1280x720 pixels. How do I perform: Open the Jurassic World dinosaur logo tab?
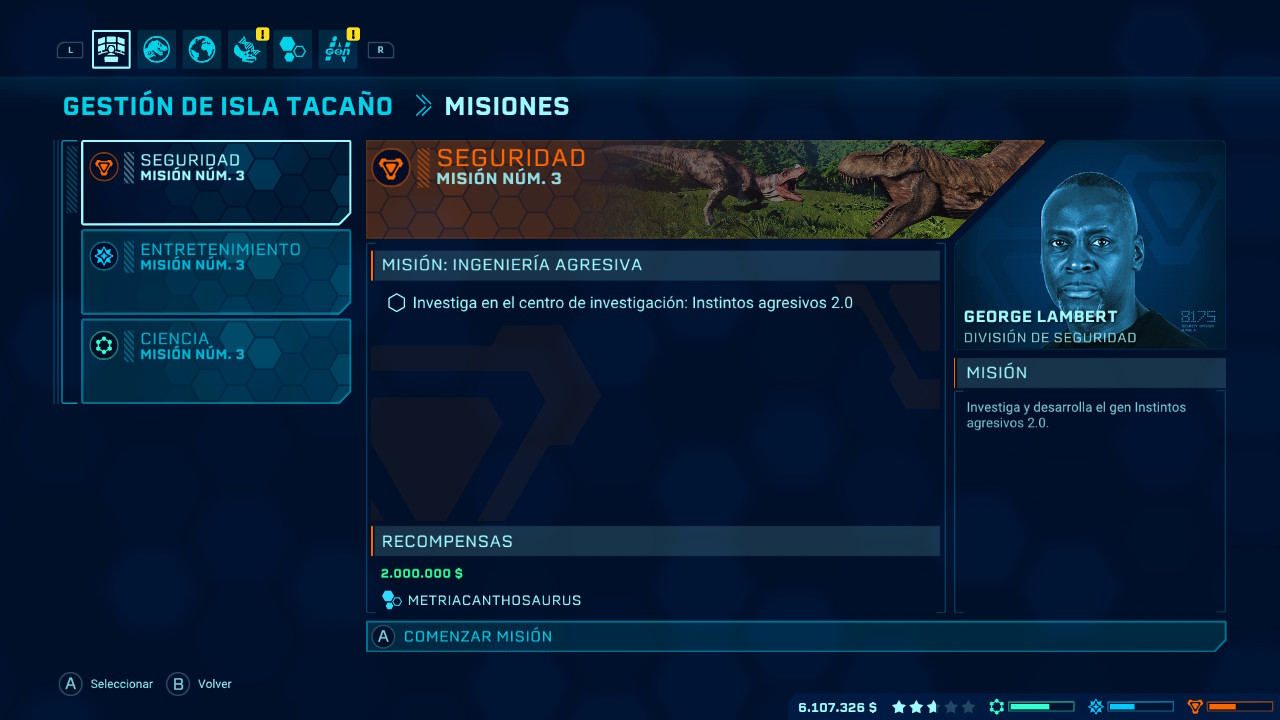[157, 49]
